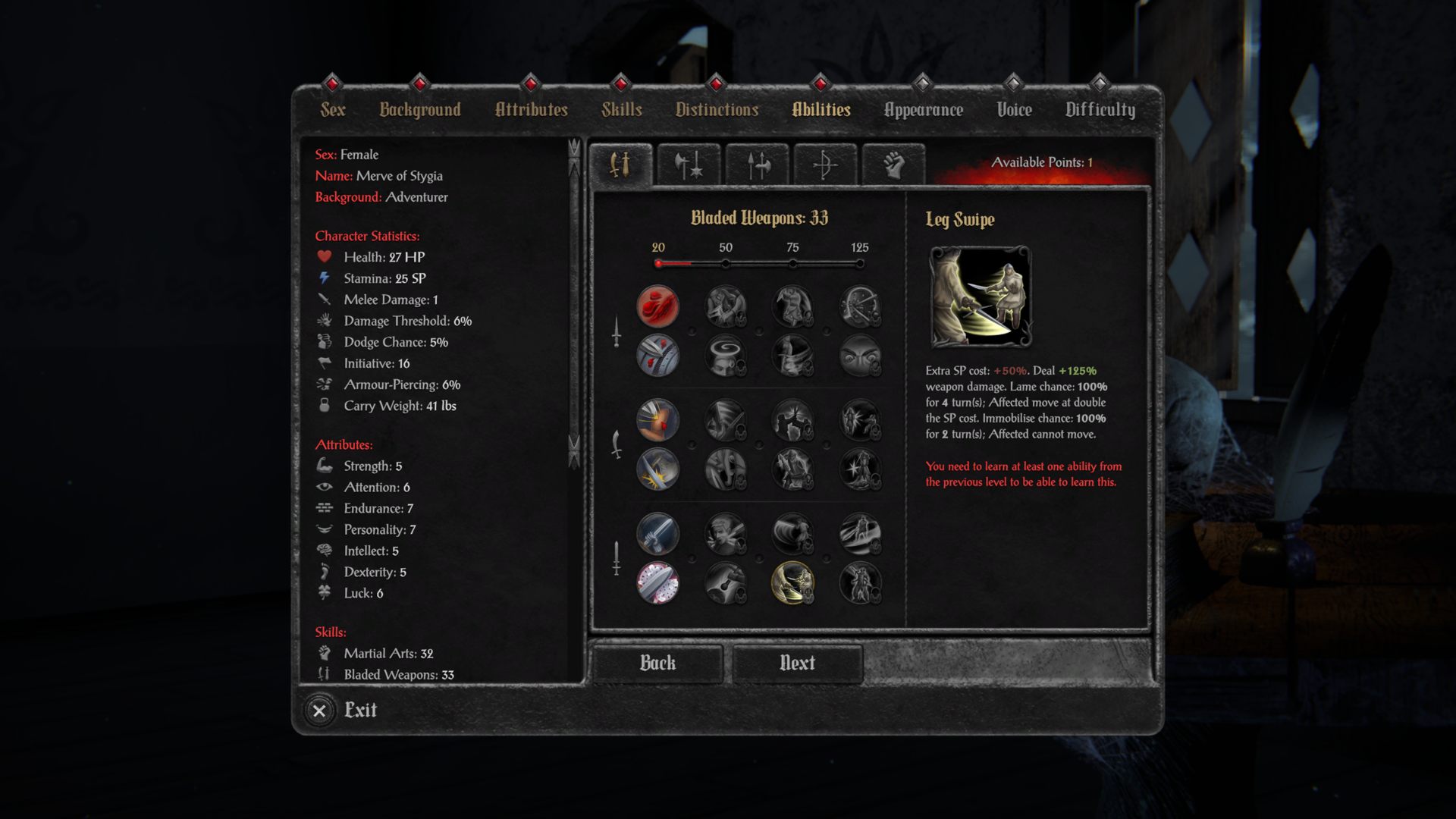
Task: Show the spear and halberd abilities category
Action: tap(757, 164)
